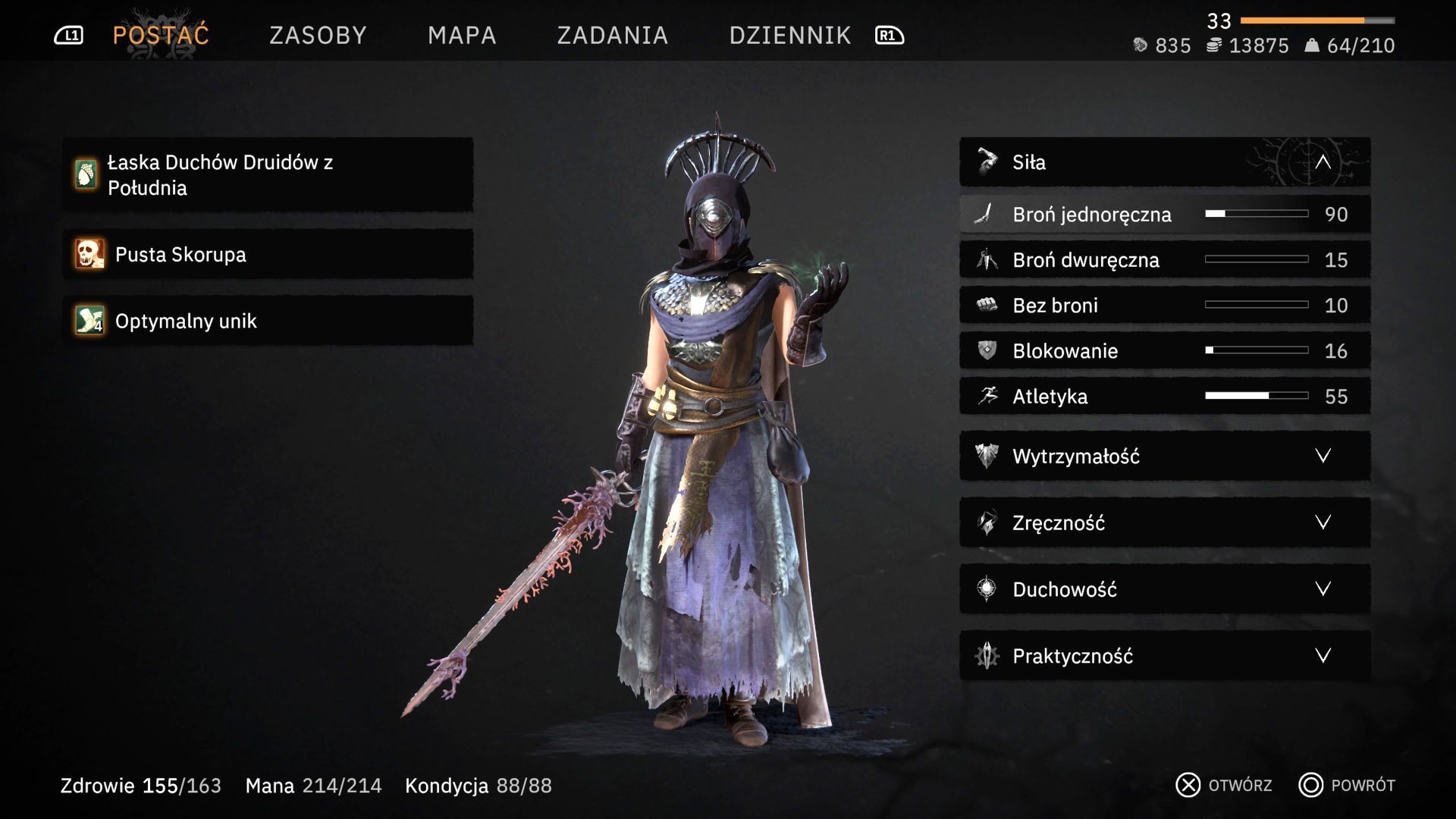The height and width of the screenshot is (819, 1456).
Task: Open the ZASOBY tab
Action: [x=318, y=35]
